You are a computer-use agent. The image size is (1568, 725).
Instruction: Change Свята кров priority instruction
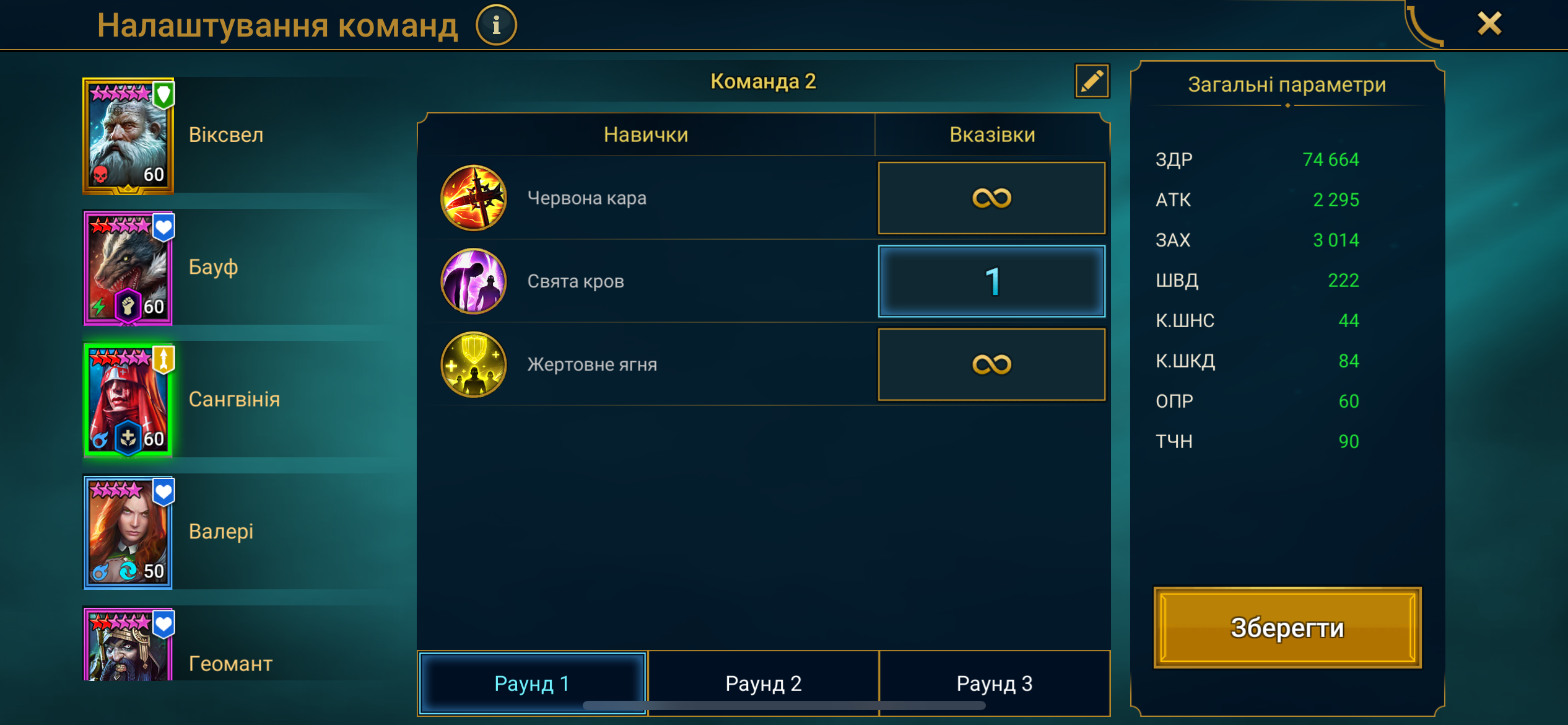pyautogui.click(x=991, y=281)
